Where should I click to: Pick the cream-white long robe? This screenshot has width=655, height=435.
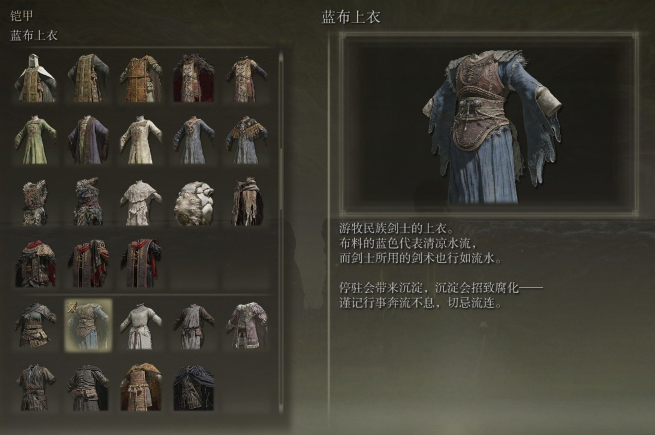click(x=140, y=139)
